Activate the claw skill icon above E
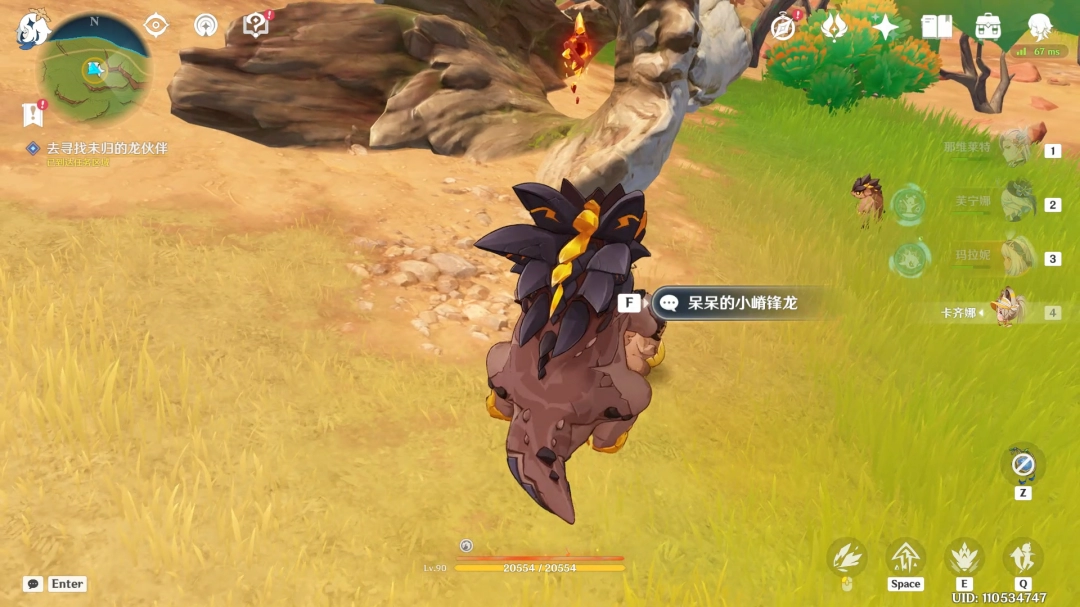Image resolution: width=1080 pixels, height=607 pixels. tap(964, 556)
